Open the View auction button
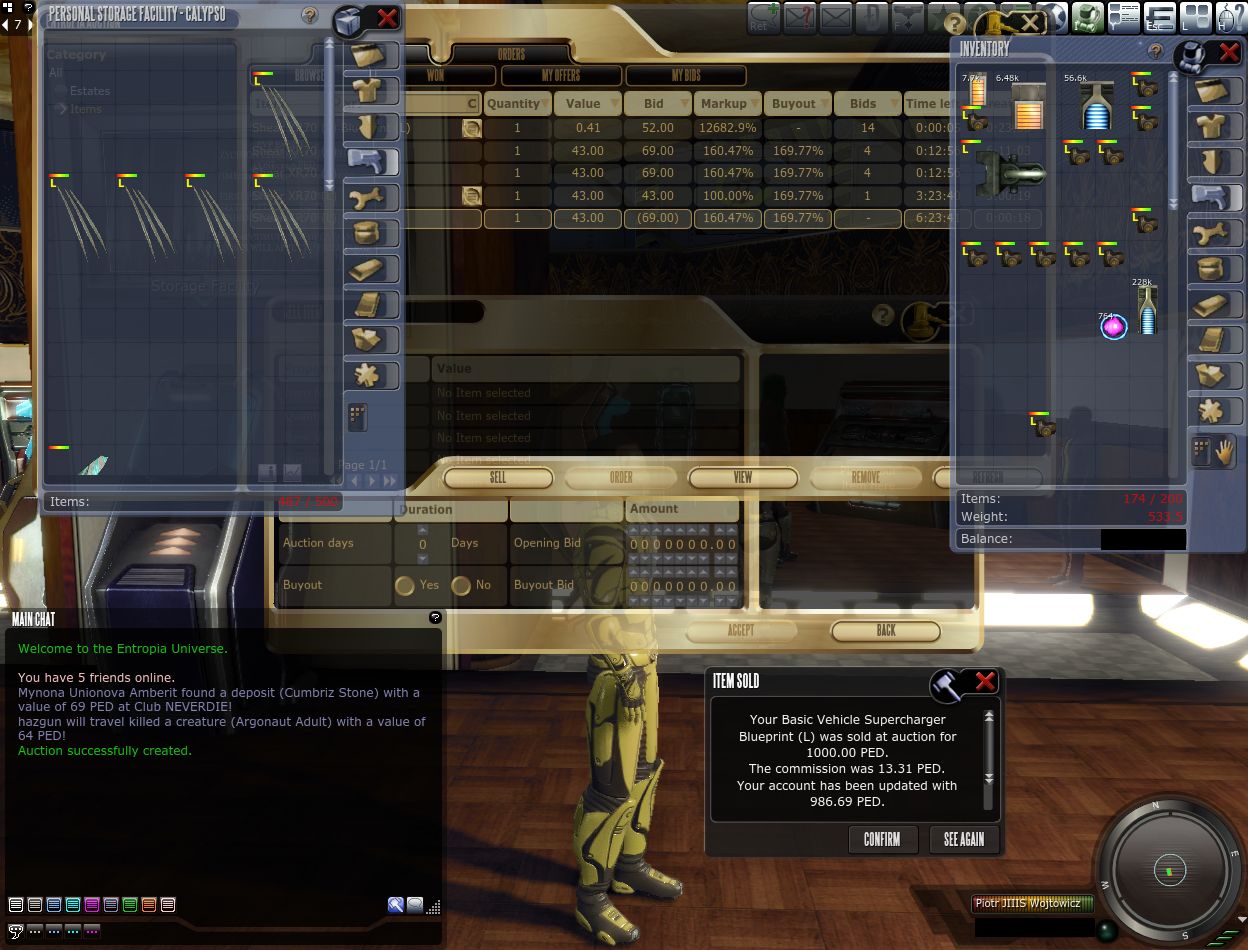 (743, 478)
